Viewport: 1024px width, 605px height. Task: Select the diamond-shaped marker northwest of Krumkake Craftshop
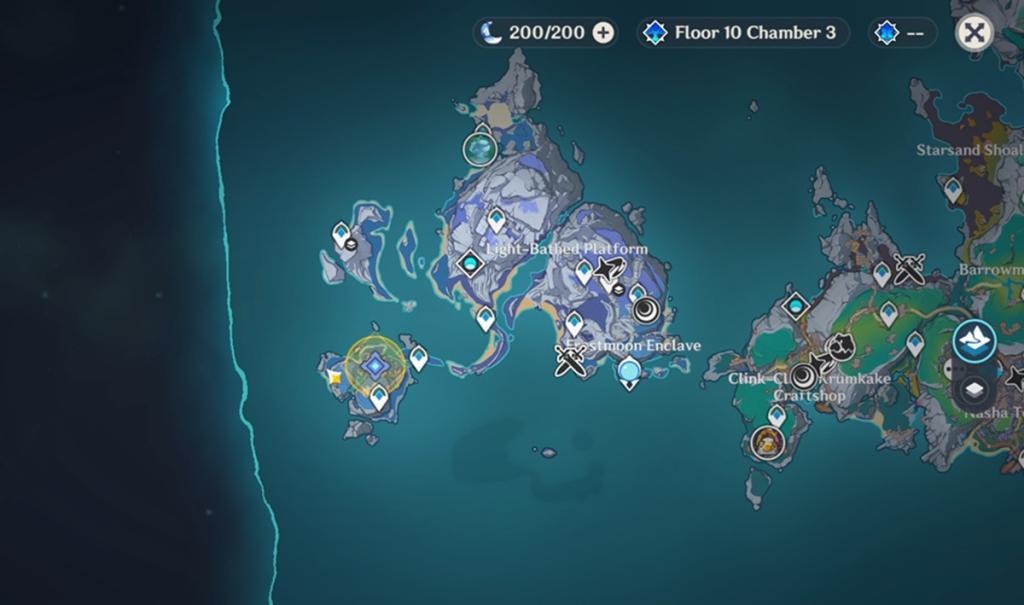coord(796,305)
